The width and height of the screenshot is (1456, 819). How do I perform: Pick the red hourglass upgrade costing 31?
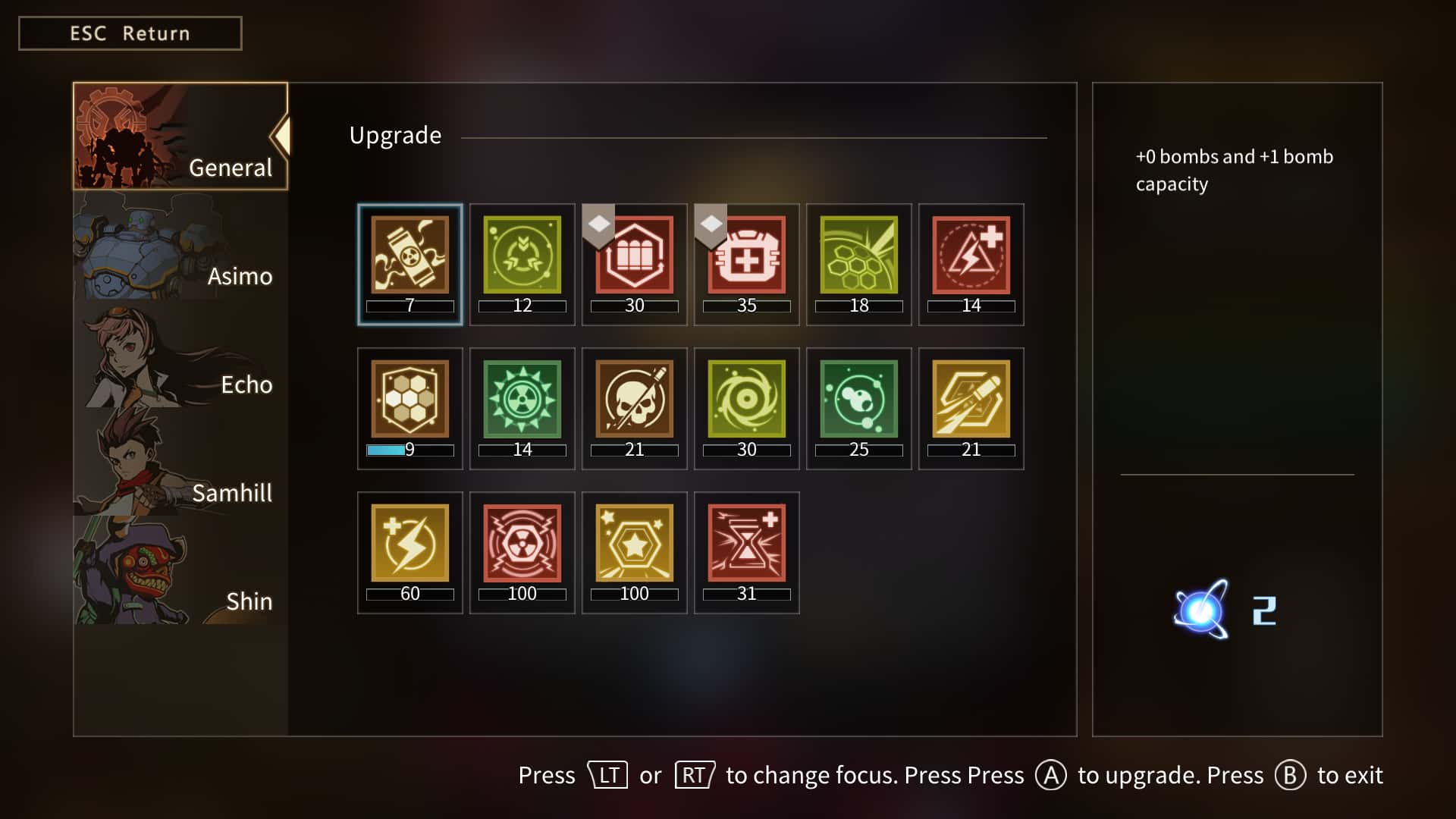pyautogui.click(x=746, y=544)
